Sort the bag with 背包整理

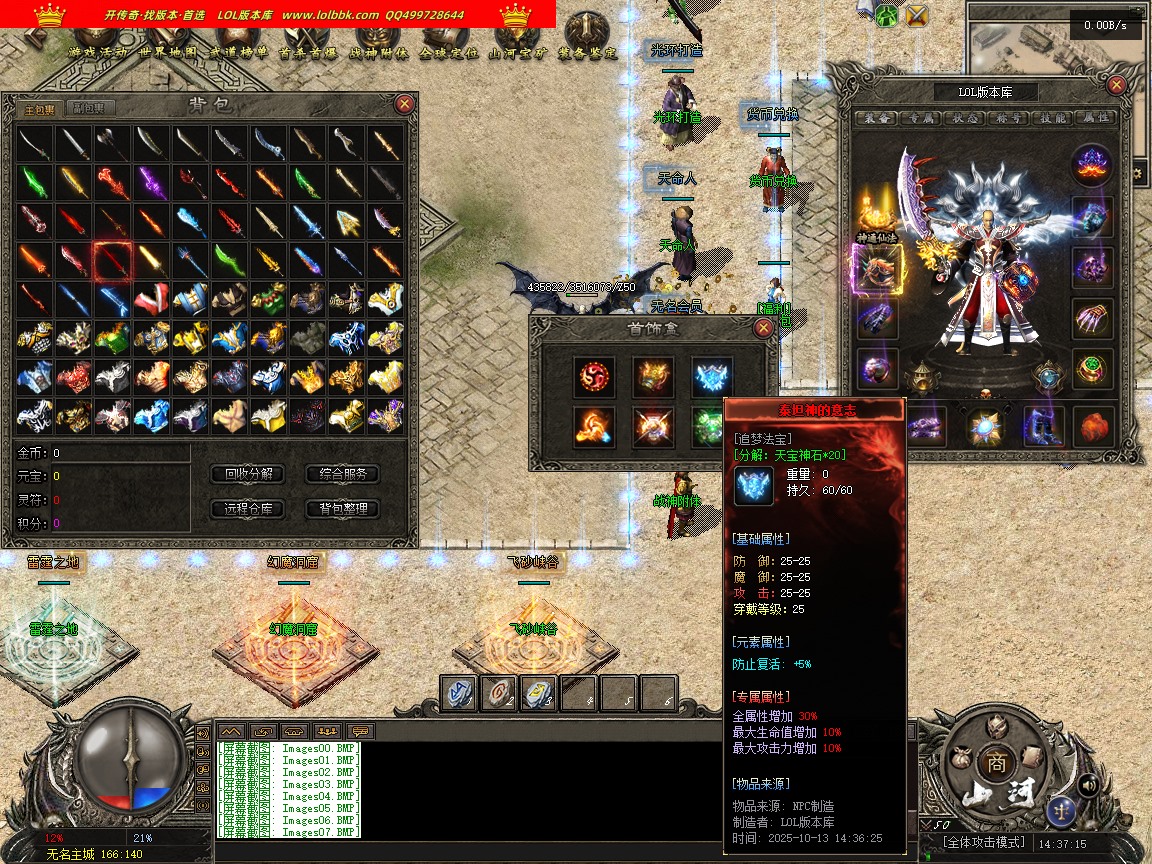(x=343, y=509)
